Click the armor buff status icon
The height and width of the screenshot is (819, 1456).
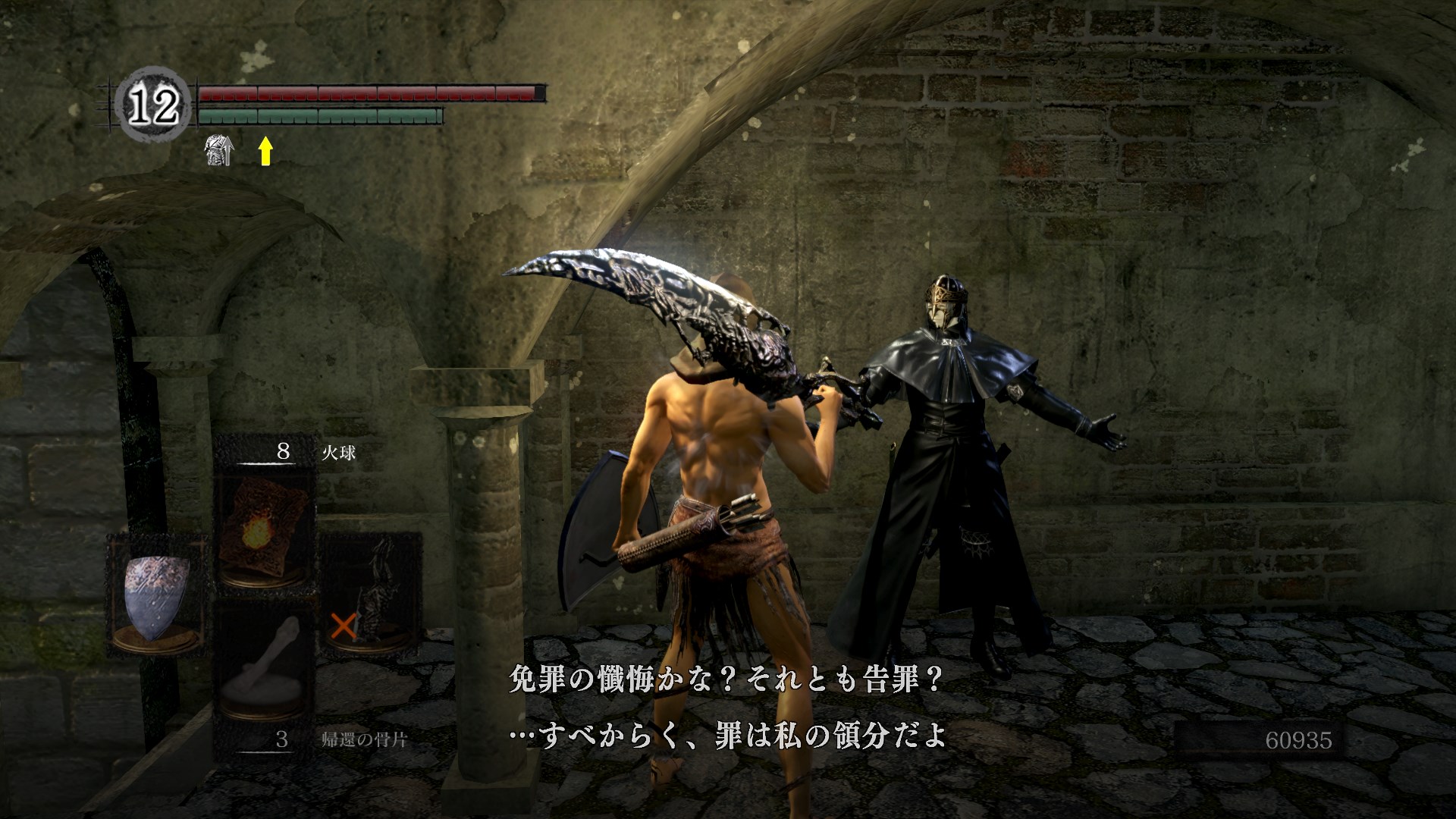tap(219, 150)
